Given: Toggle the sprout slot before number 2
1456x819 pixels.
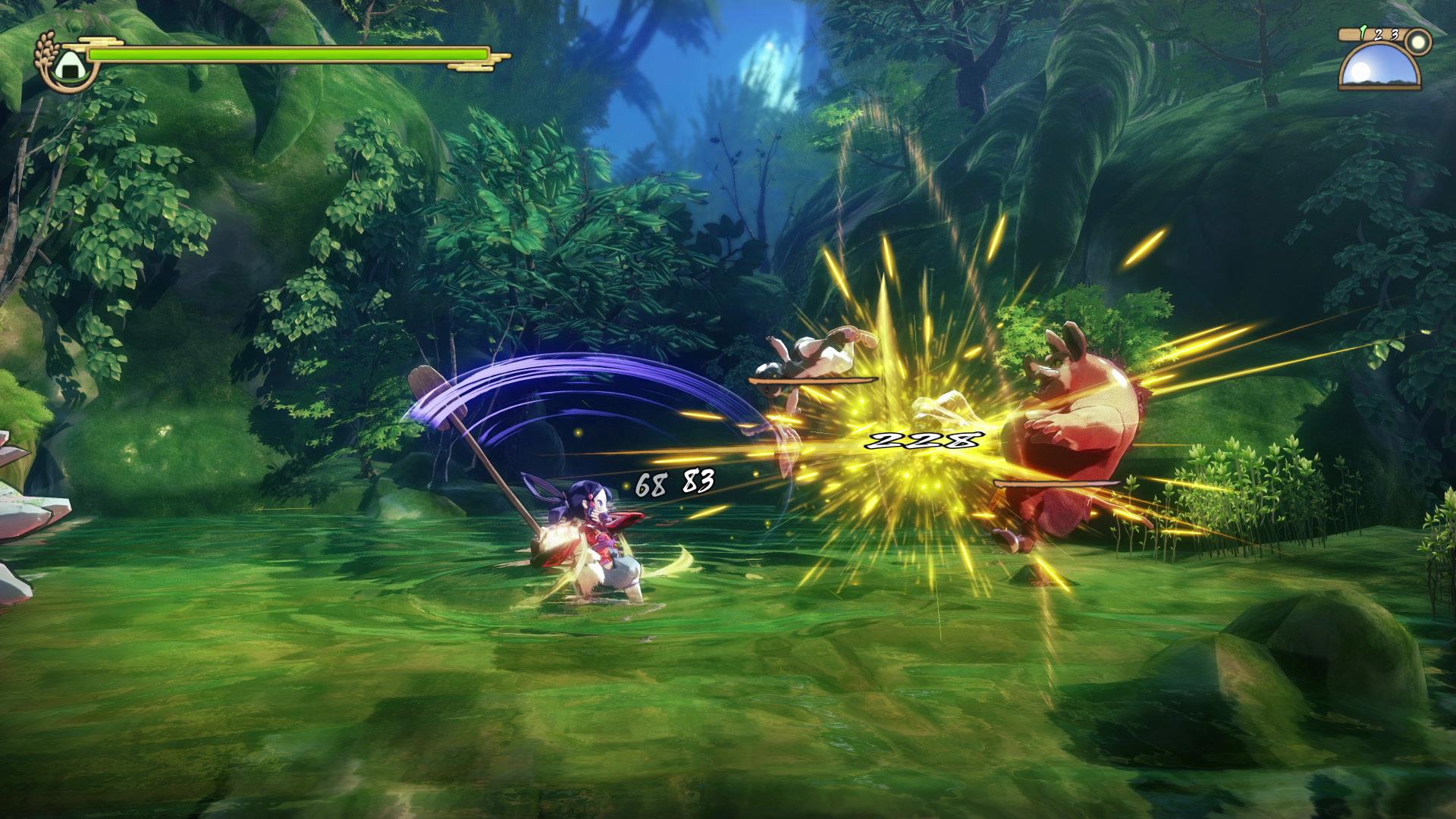Looking at the screenshot, I should [1363, 32].
